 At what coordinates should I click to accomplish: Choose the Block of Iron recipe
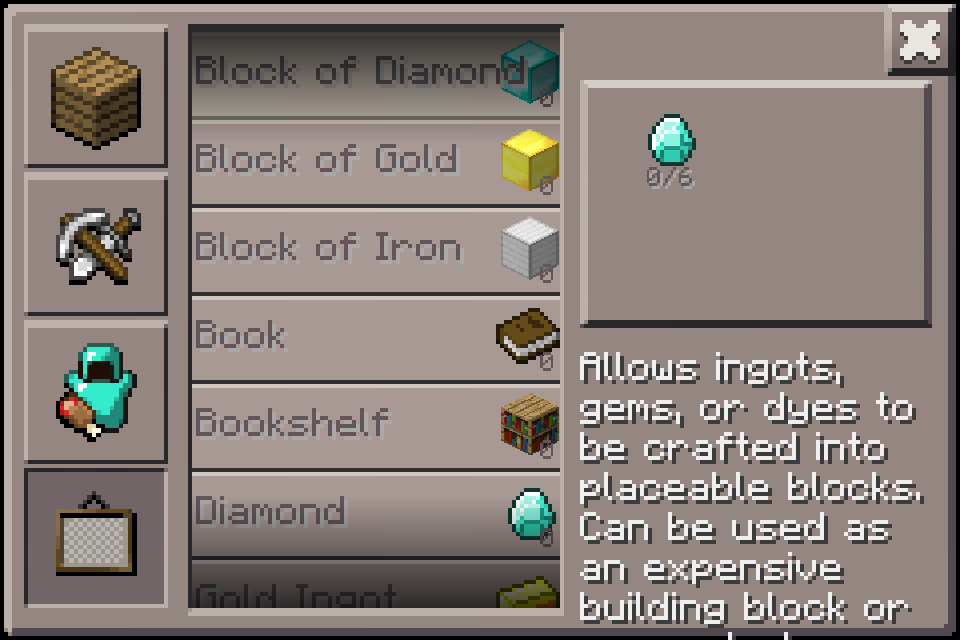(x=375, y=250)
